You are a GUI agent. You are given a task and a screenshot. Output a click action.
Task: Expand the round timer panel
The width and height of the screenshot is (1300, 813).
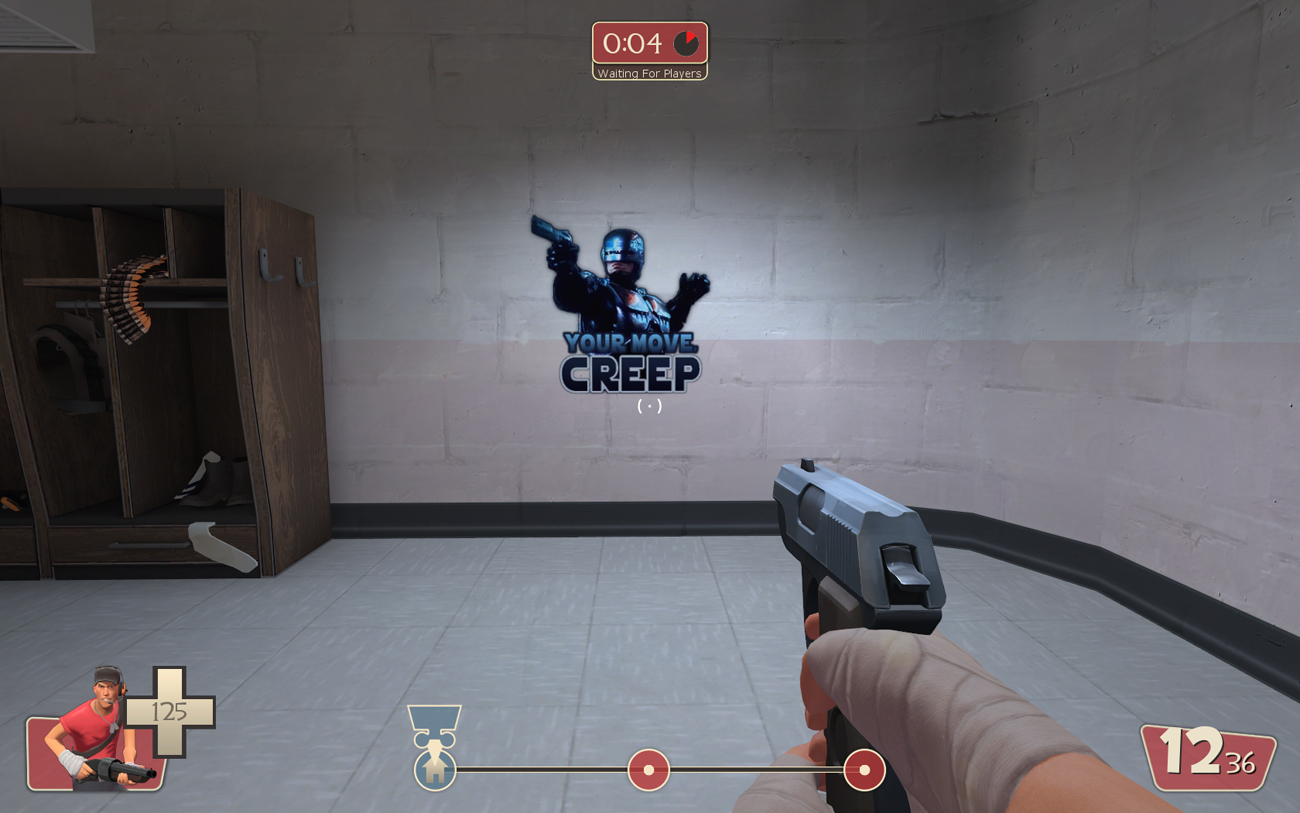coord(650,44)
